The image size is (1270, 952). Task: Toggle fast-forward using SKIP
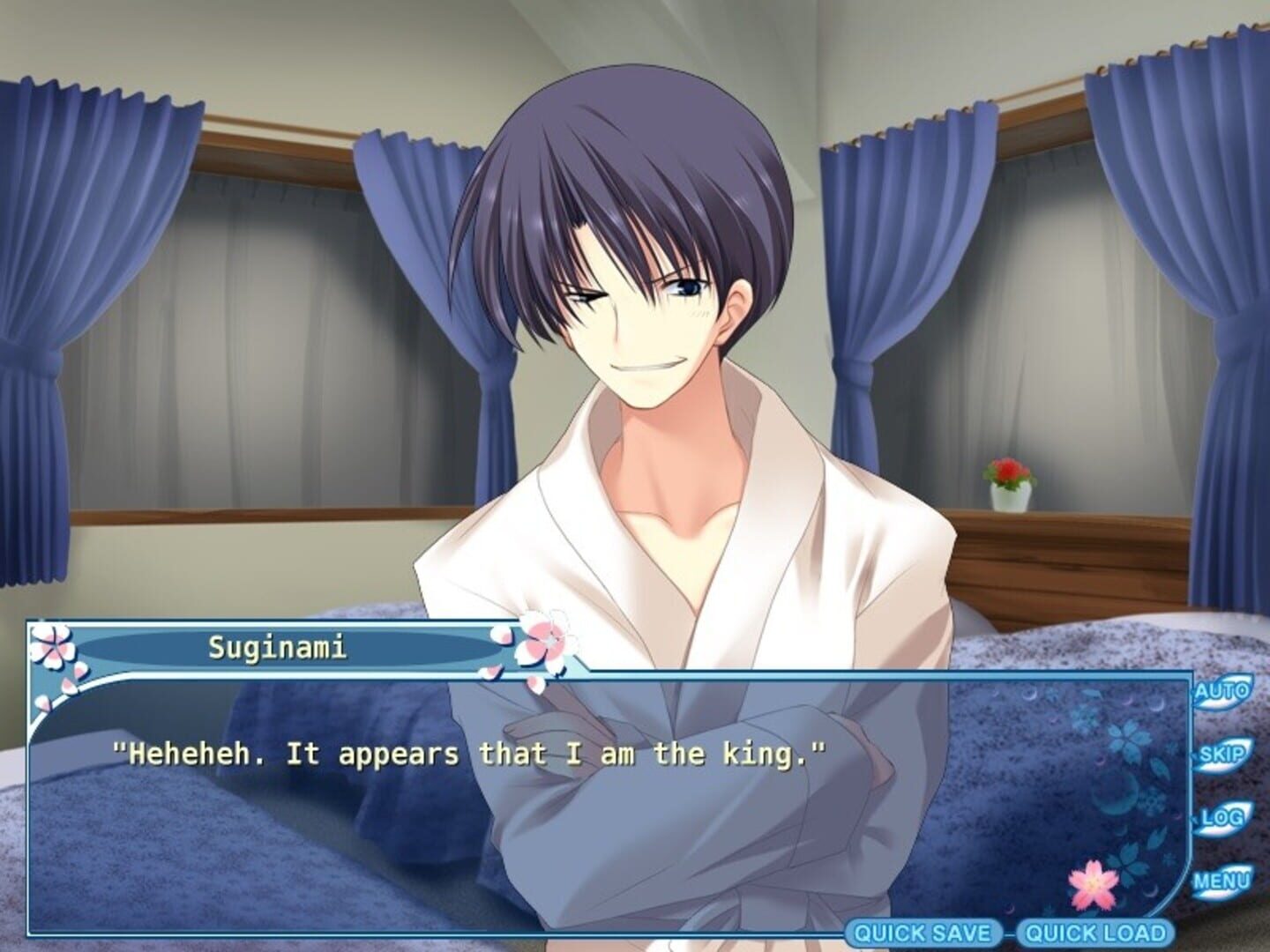pos(1223,755)
